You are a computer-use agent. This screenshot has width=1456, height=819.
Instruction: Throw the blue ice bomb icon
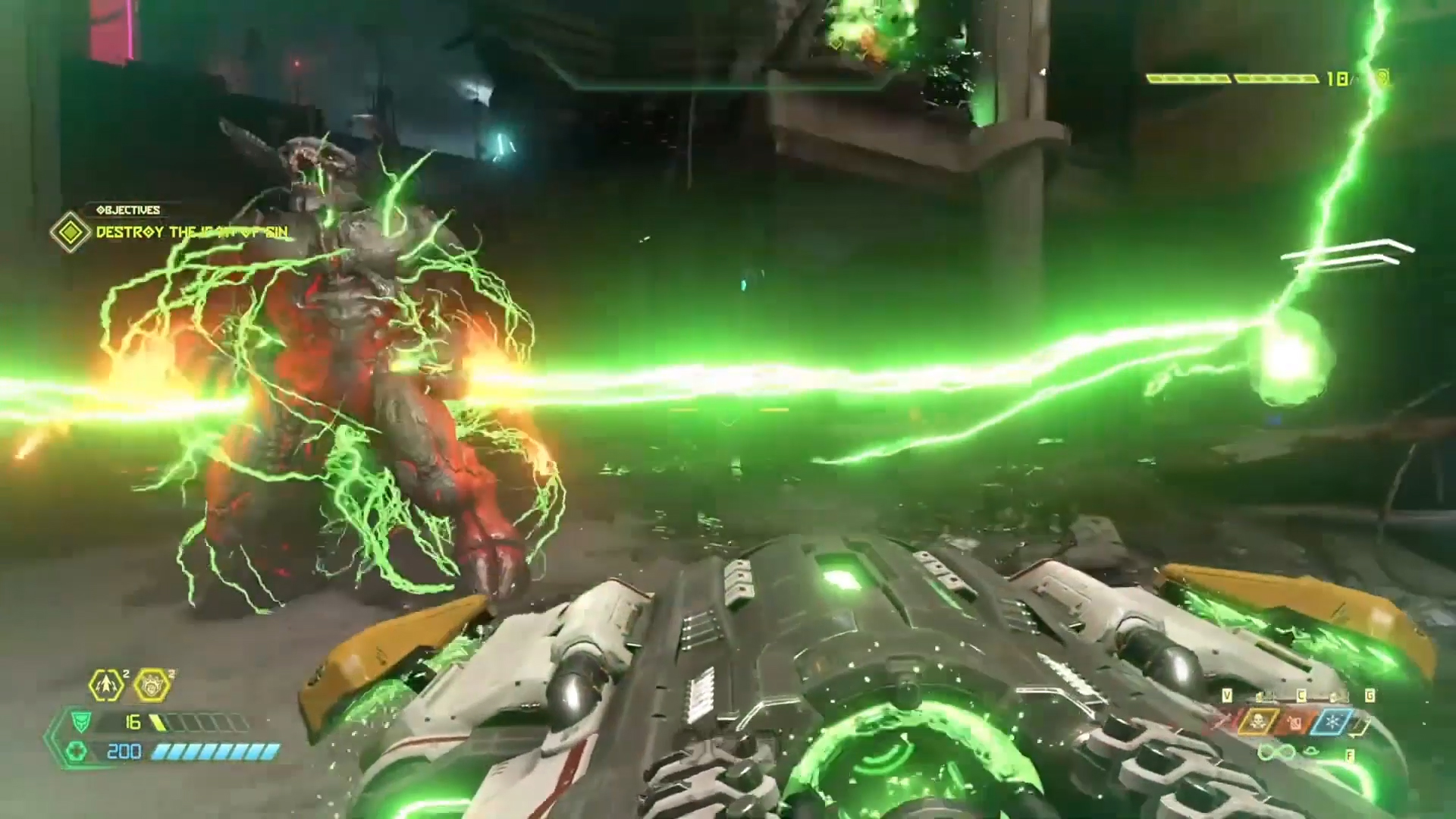pyautogui.click(x=1335, y=722)
